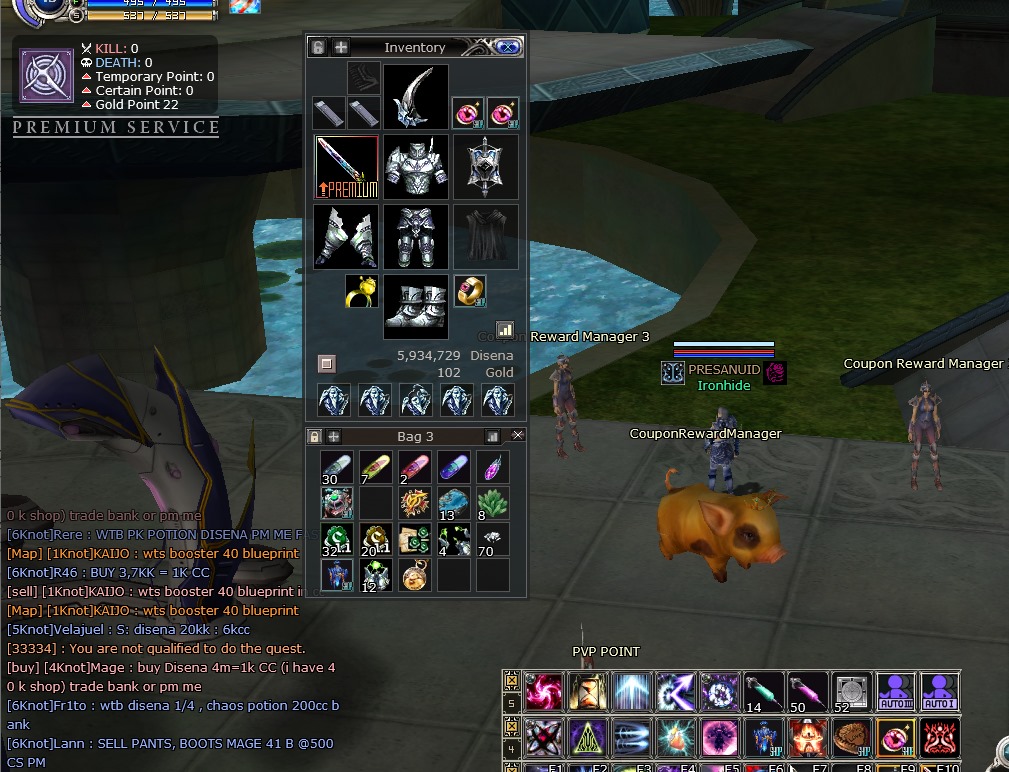Close the Inventory window

[x=507, y=47]
